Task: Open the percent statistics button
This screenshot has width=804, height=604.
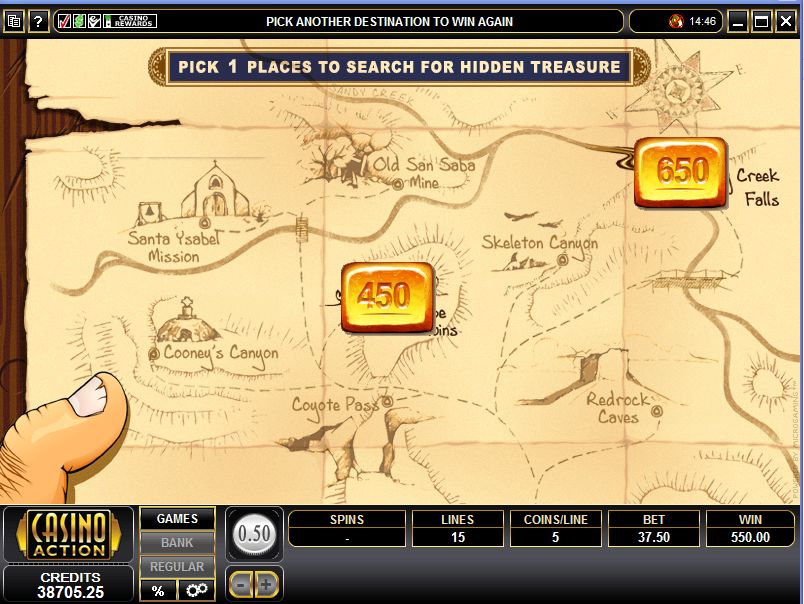Action: (x=158, y=591)
